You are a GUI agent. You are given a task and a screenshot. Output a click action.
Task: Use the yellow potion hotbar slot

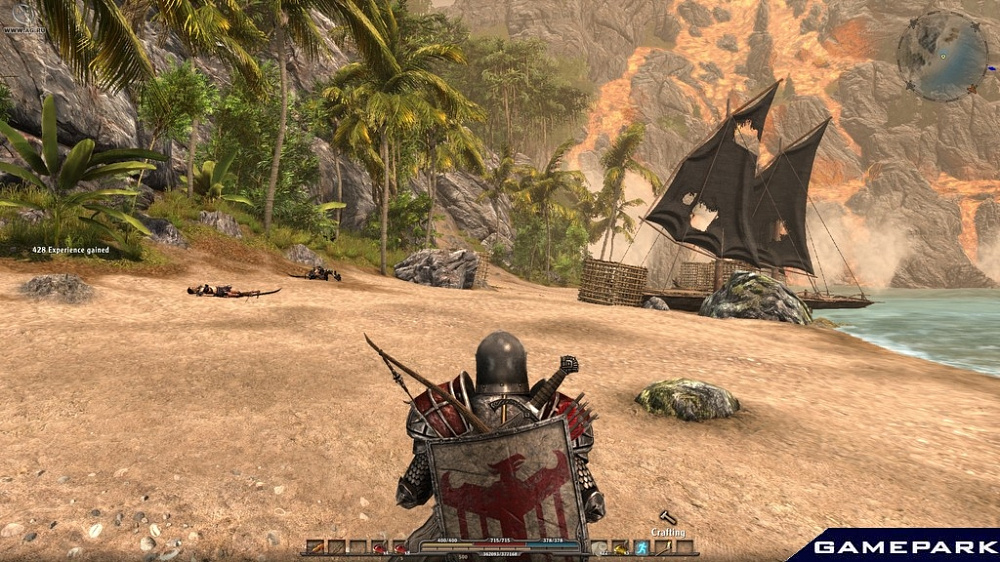620,548
